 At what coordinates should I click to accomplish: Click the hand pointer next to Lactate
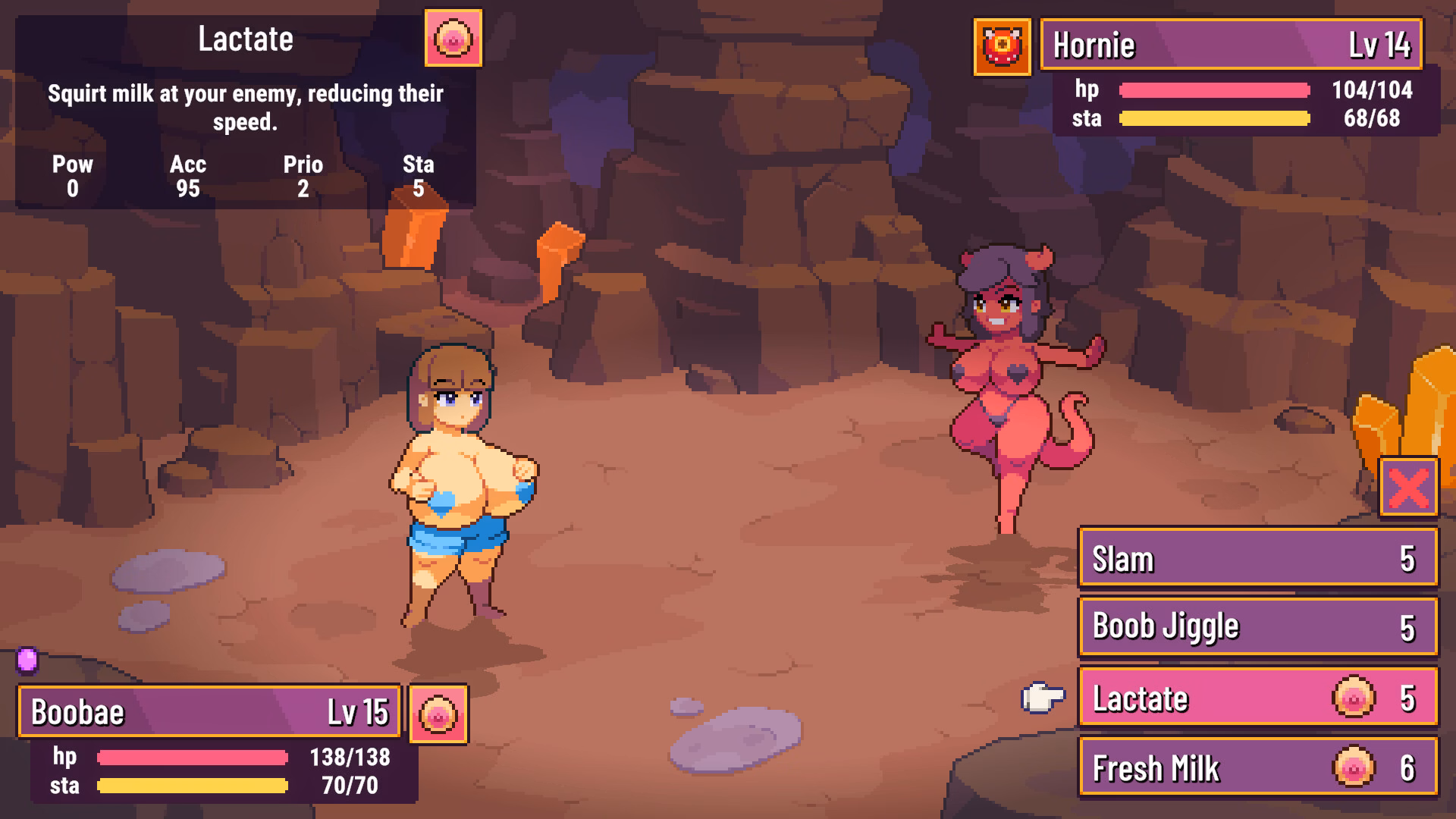click(x=1043, y=698)
